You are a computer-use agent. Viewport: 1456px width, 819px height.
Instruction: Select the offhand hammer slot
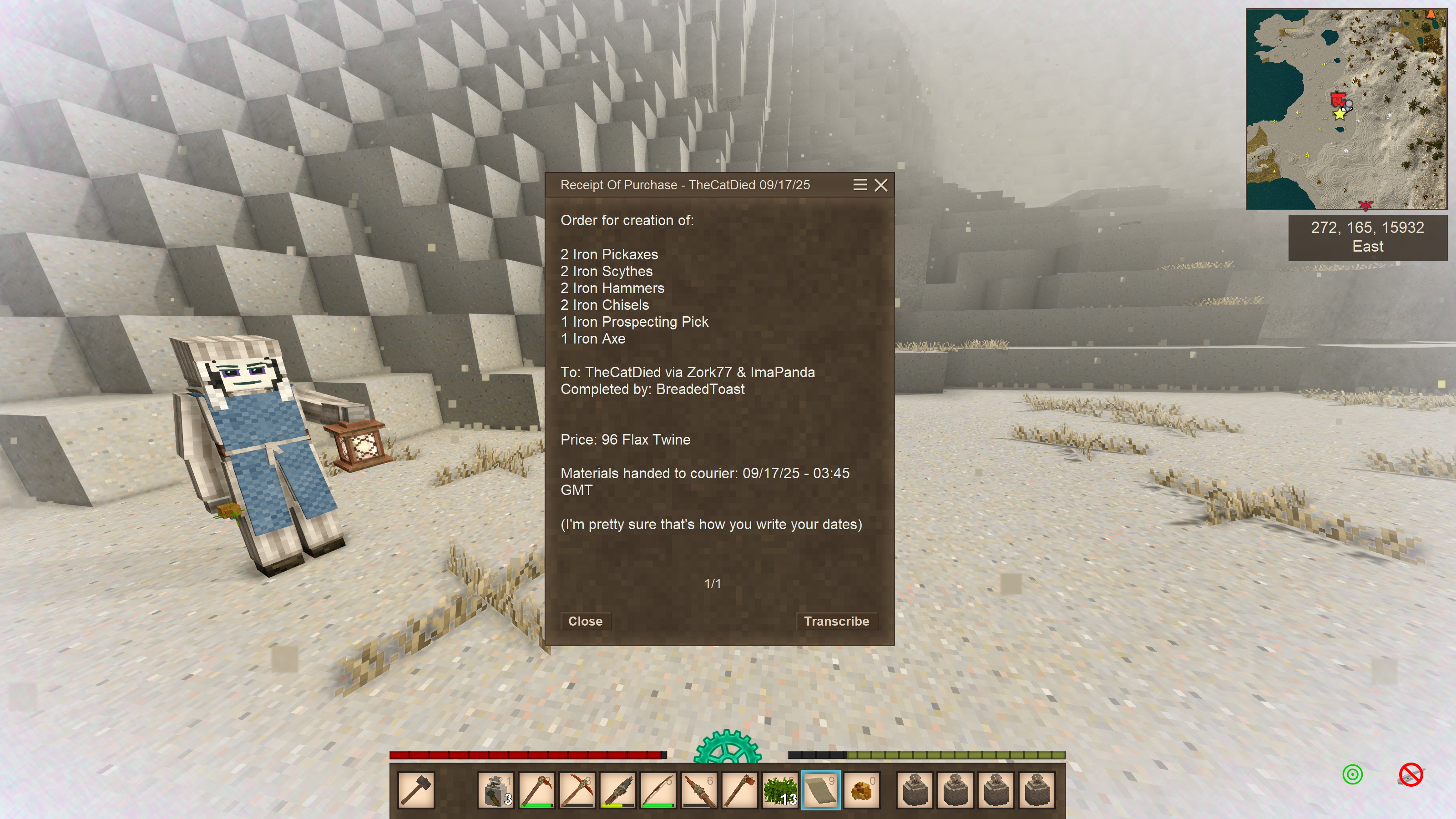pyautogui.click(x=417, y=789)
